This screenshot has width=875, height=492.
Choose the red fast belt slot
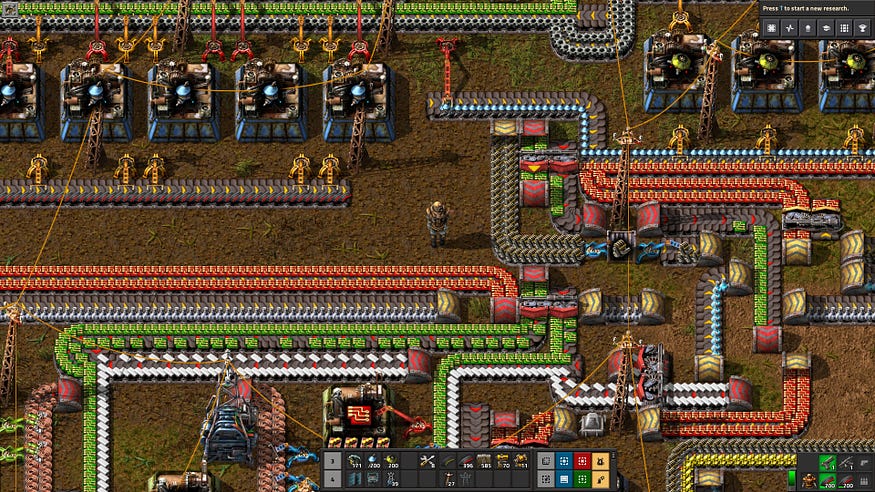[466, 461]
